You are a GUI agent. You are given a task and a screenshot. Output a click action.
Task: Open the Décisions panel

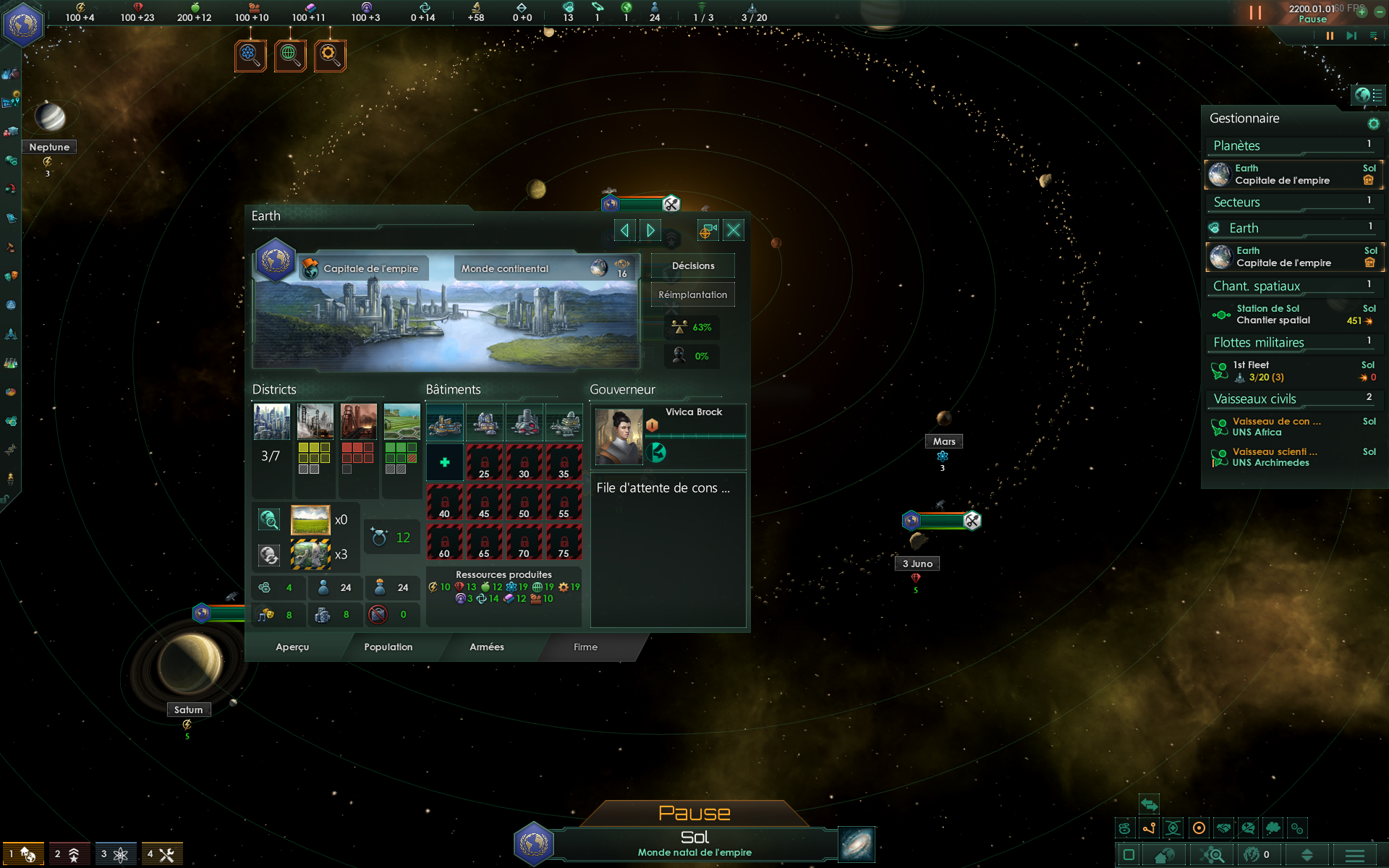[692, 265]
